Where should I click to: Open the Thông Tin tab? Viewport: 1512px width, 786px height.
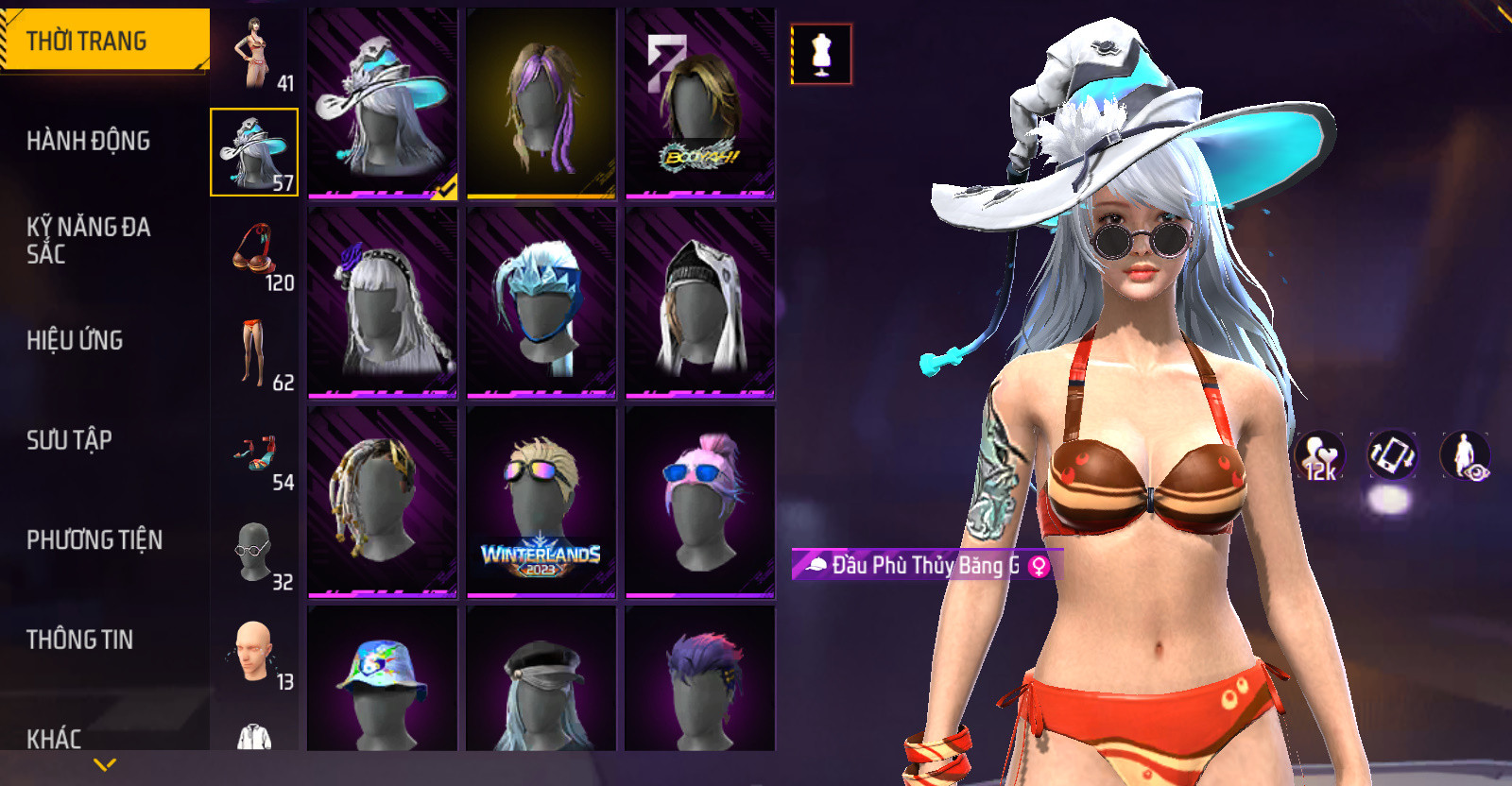coord(80,640)
